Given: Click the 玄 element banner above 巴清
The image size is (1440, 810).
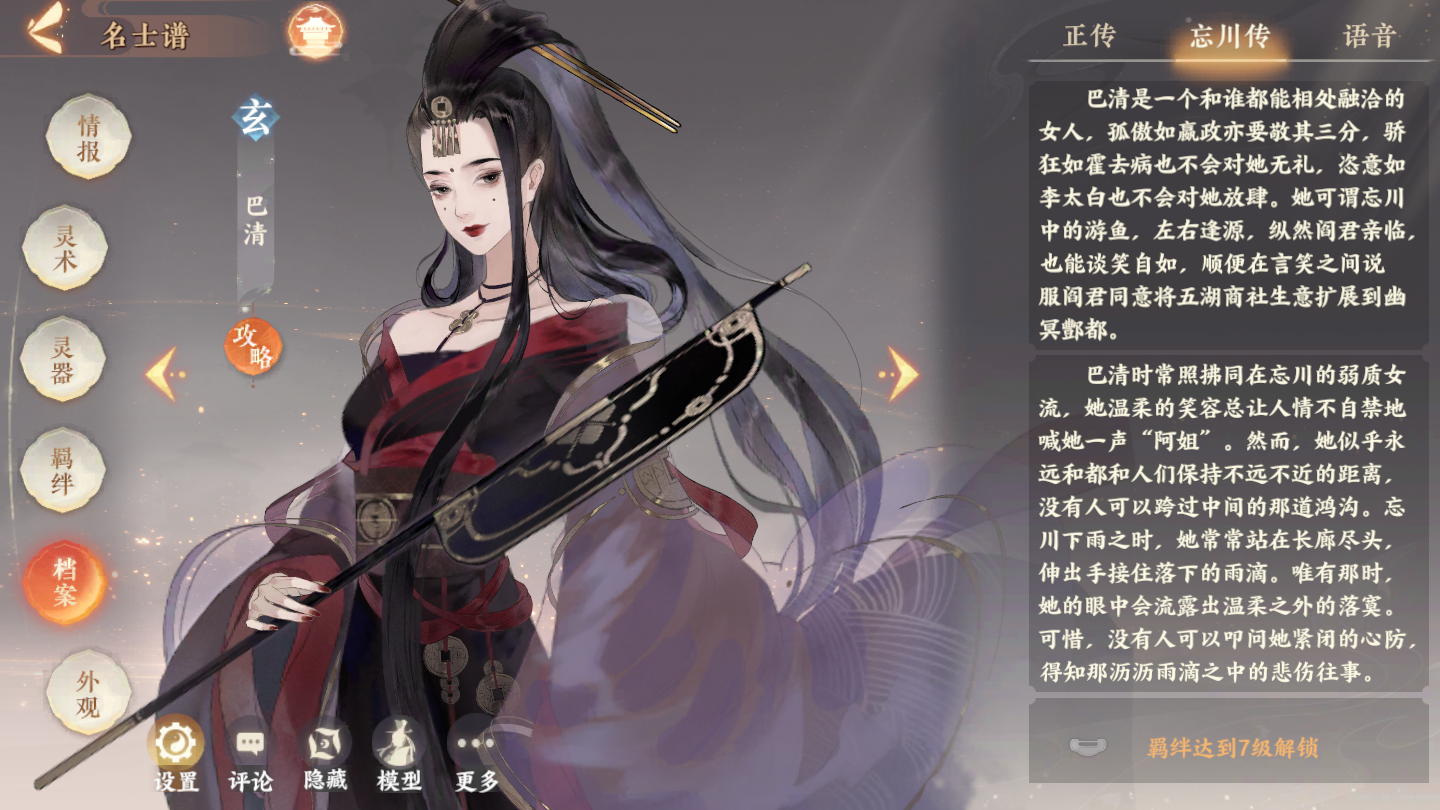Looking at the screenshot, I should click(256, 117).
